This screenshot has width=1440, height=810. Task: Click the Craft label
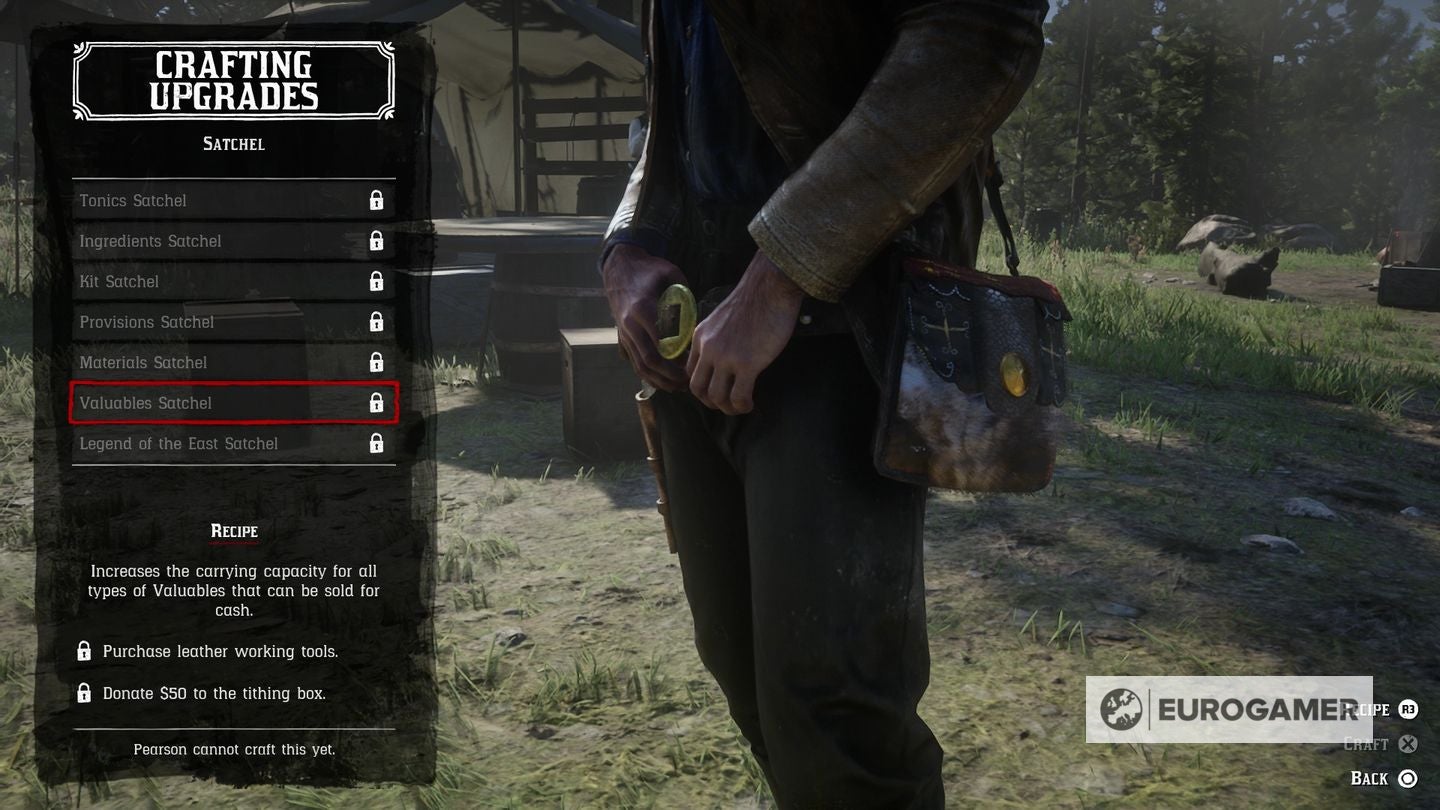[x=1367, y=744]
